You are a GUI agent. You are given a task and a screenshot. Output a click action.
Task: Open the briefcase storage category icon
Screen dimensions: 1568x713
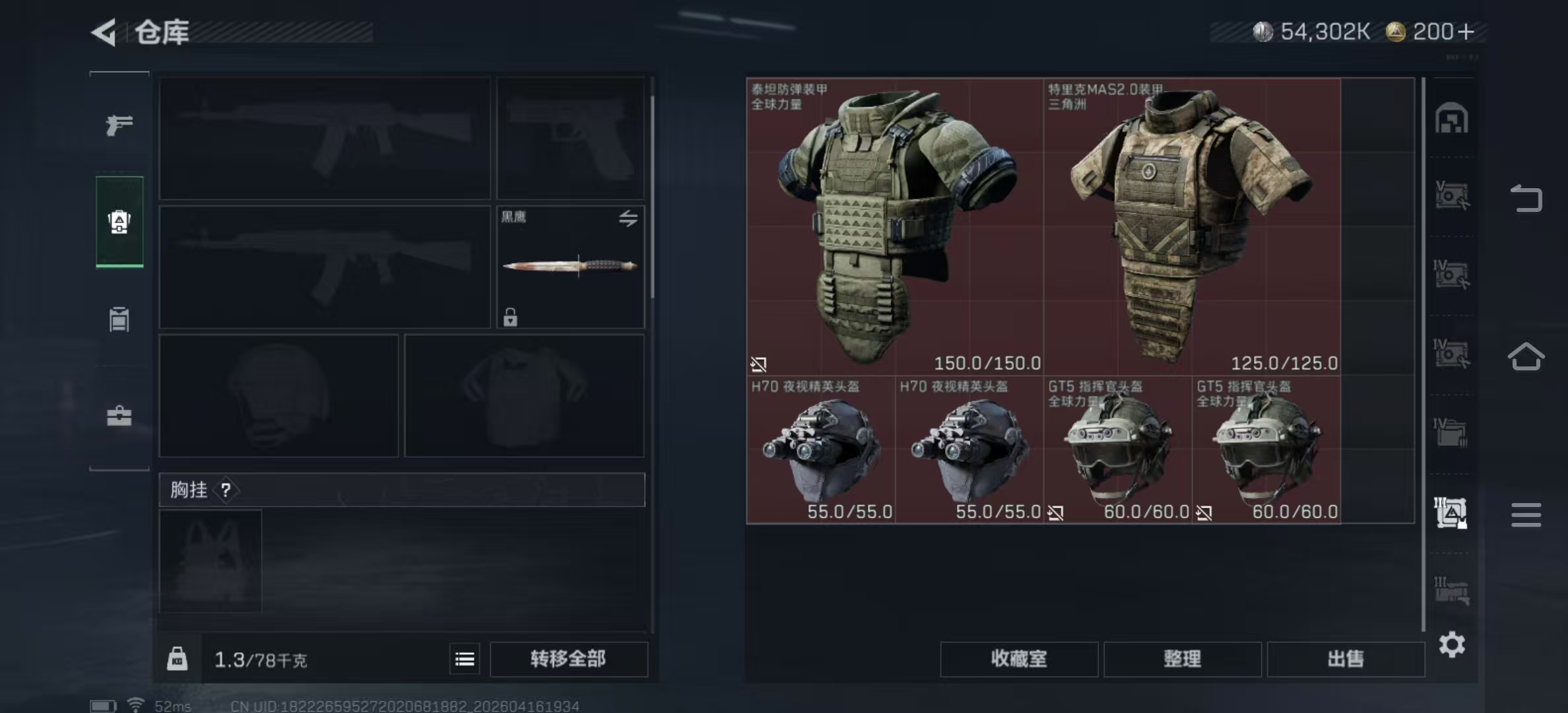click(x=119, y=416)
